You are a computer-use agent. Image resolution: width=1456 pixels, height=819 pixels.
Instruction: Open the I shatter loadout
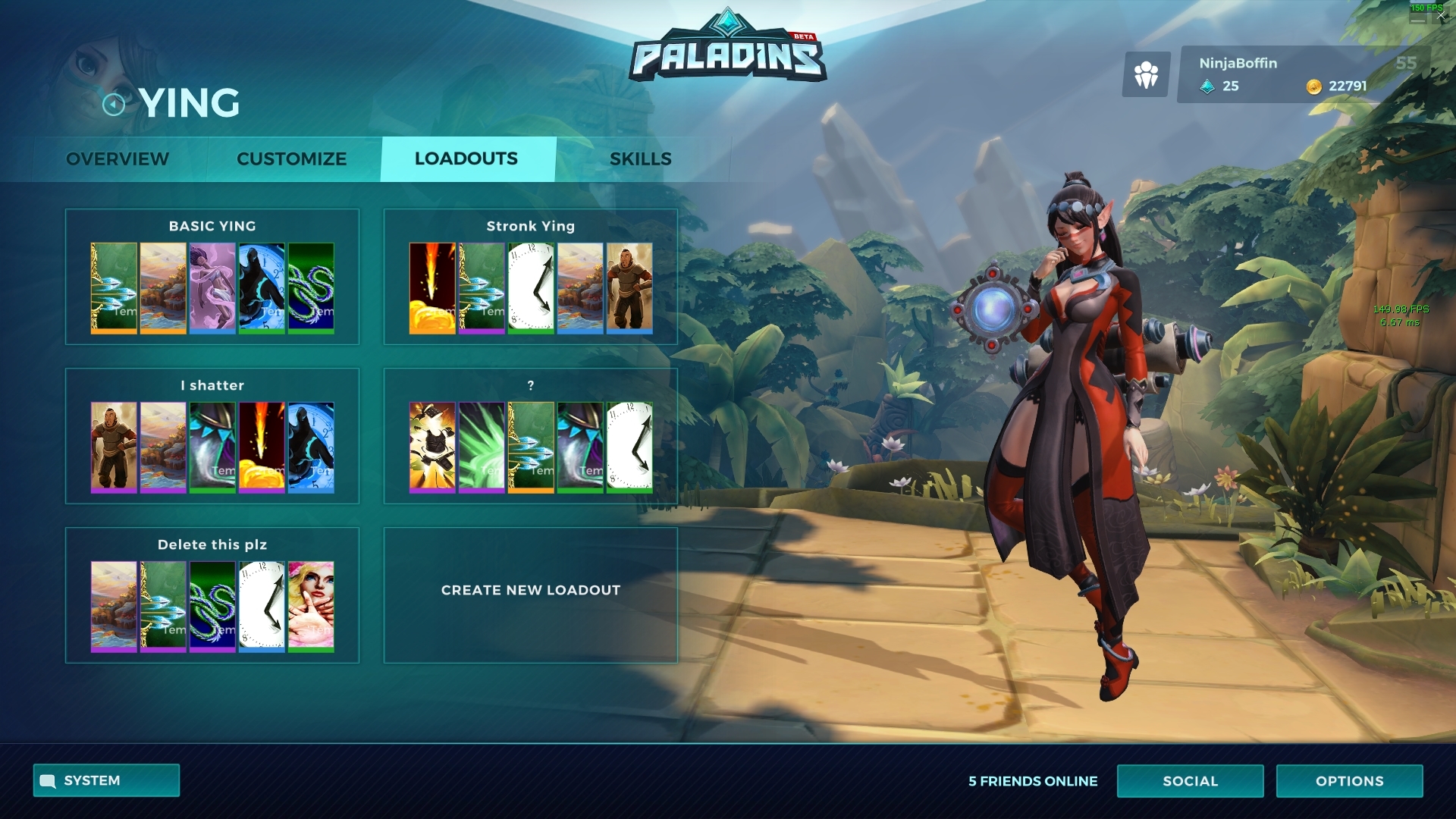(x=212, y=386)
